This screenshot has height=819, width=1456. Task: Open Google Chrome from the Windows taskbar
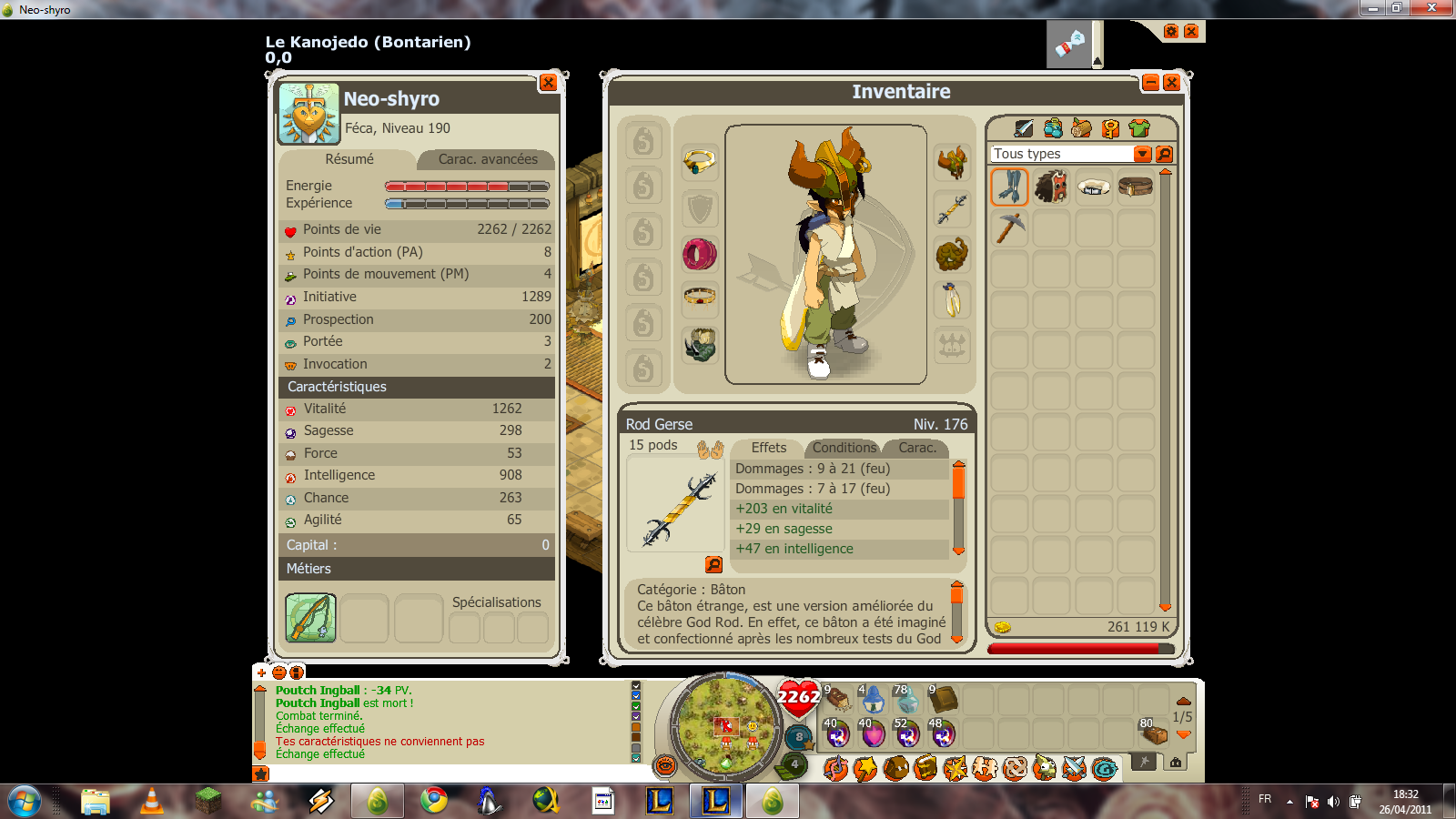pyautogui.click(x=434, y=801)
